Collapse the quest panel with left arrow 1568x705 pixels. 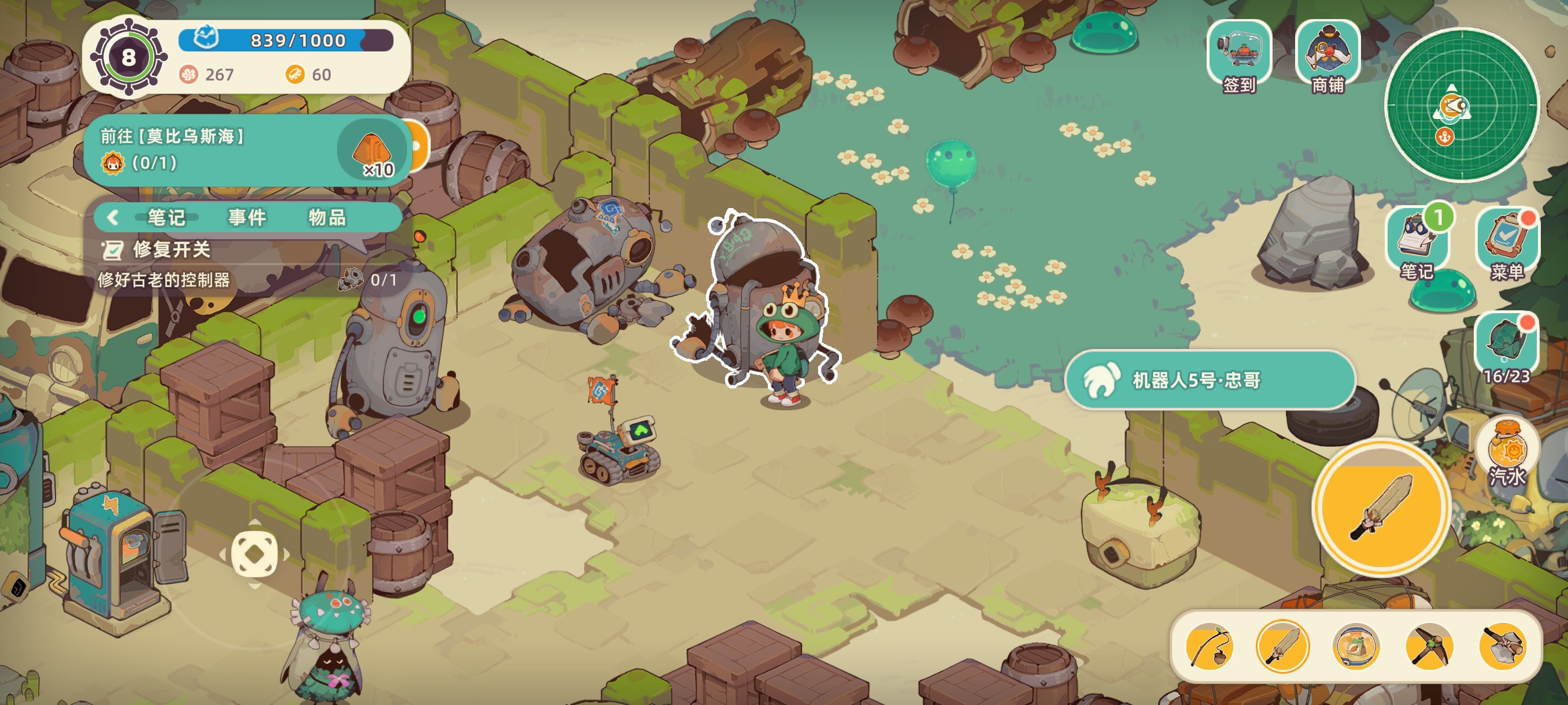pyautogui.click(x=113, y=217)
